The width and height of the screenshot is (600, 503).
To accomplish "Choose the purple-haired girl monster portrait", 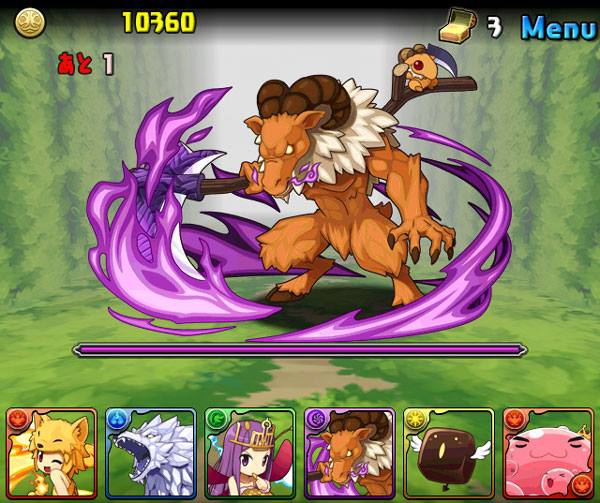I will pyautogui.click(x=250, y=453).
